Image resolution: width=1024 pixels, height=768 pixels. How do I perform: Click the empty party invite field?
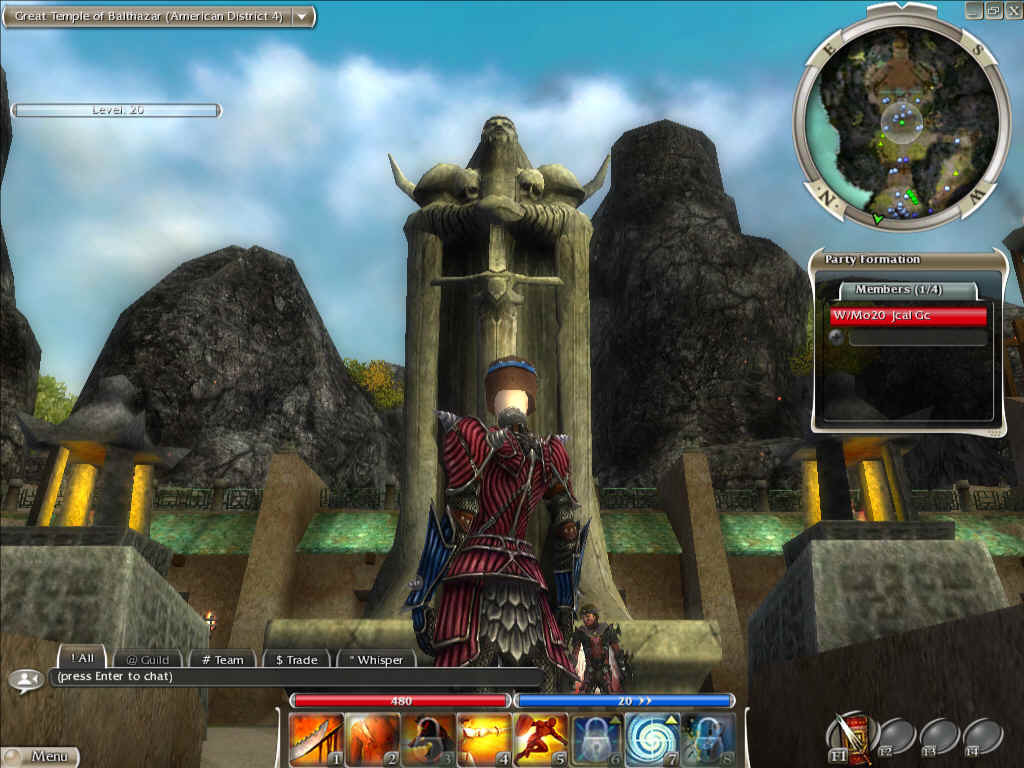point(917,338)
